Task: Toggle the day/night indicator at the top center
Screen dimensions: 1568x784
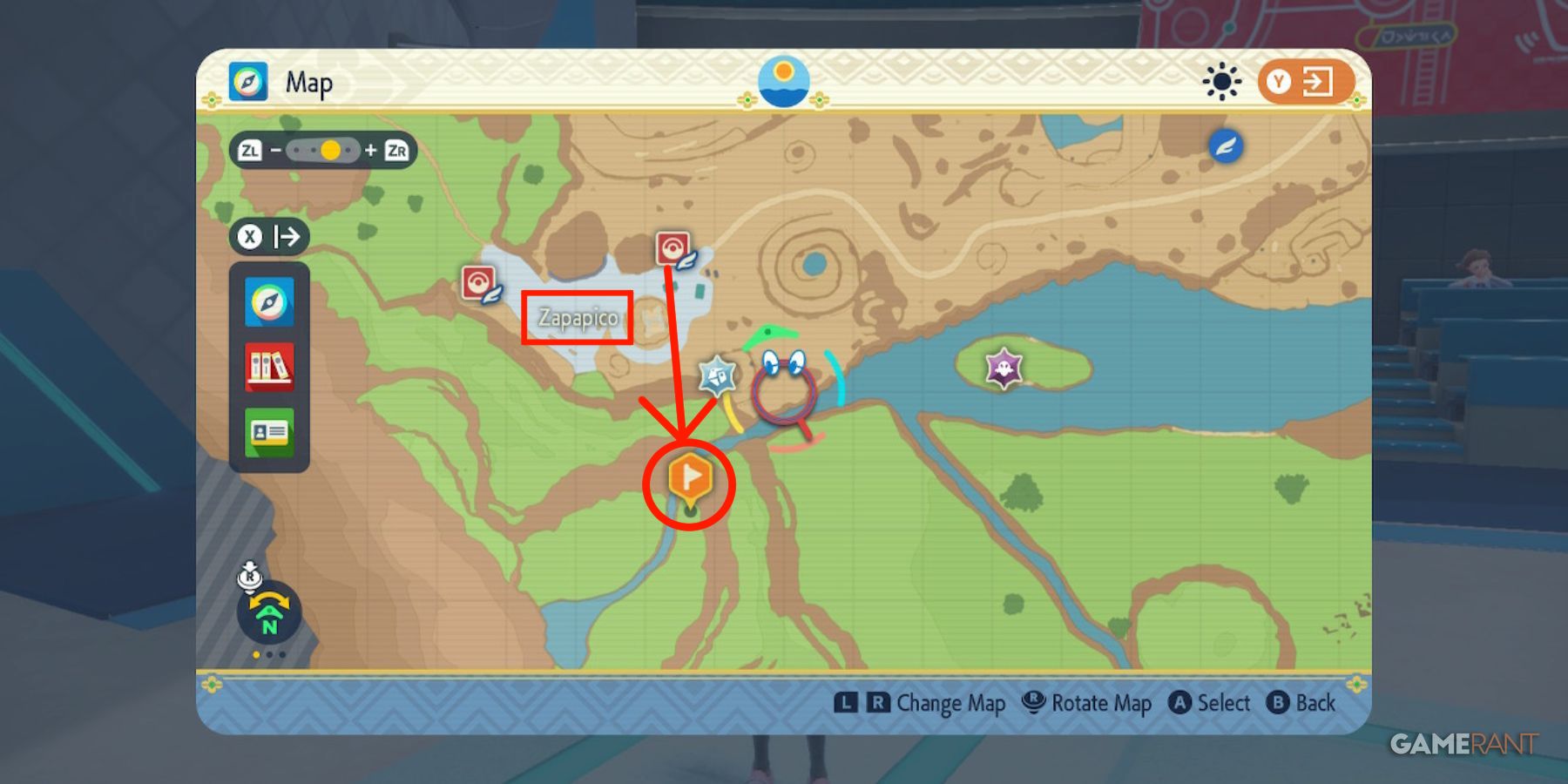Action: click(783, 80)
